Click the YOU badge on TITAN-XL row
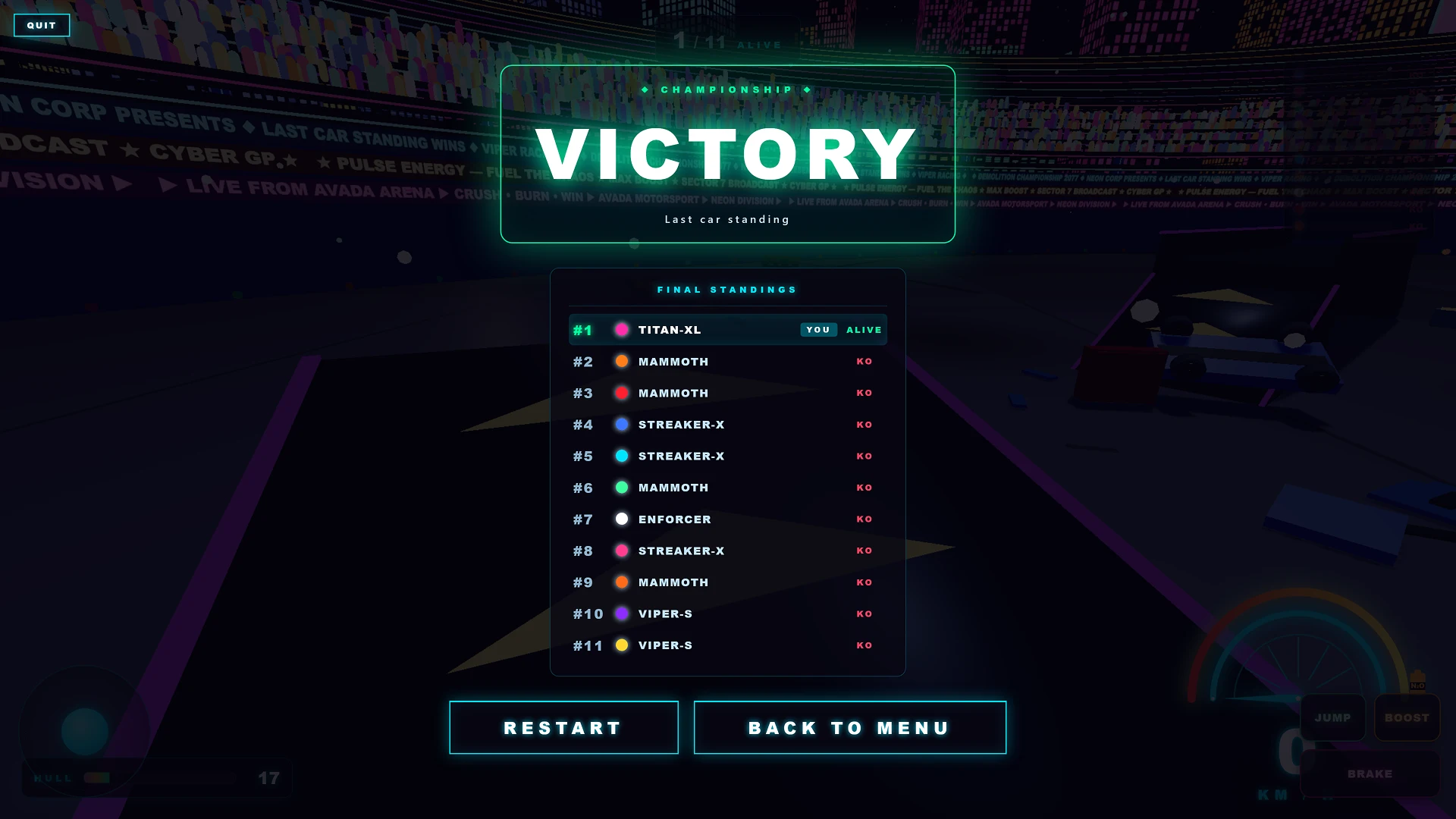This screenshot has height=819, width=1456. 818,330
